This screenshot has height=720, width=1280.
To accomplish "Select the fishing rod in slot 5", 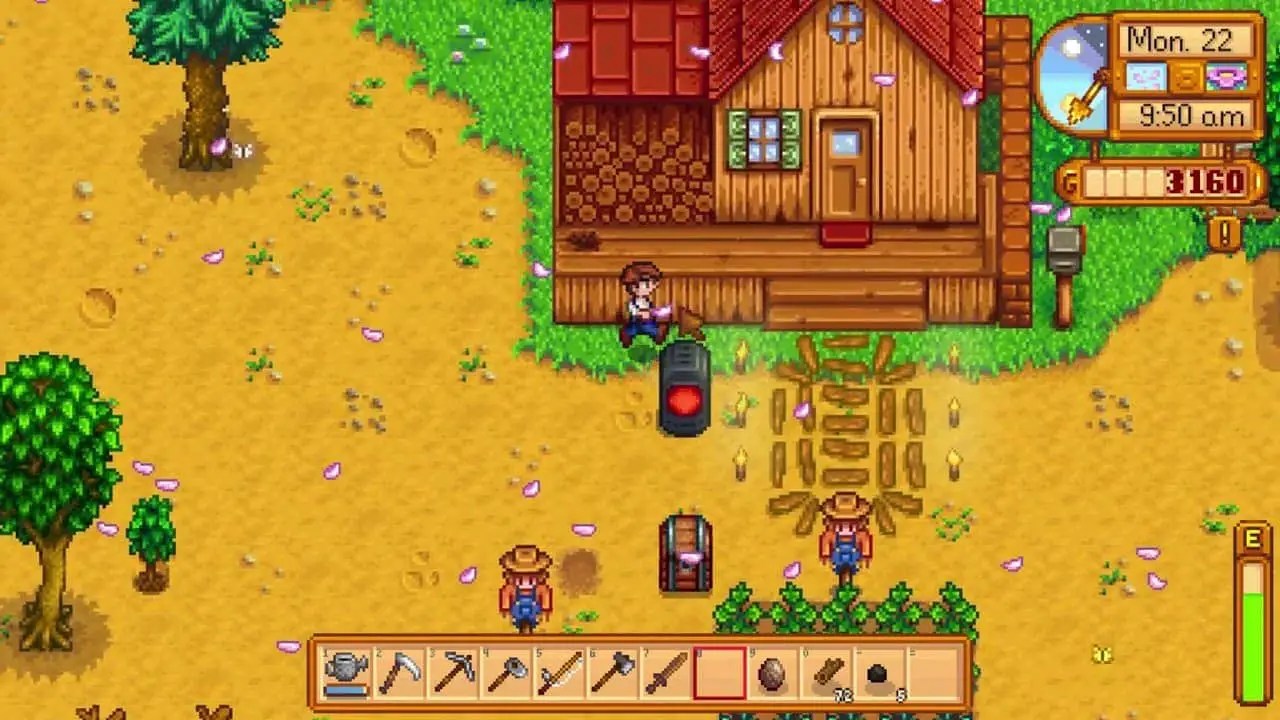I will tap(559, 673).
